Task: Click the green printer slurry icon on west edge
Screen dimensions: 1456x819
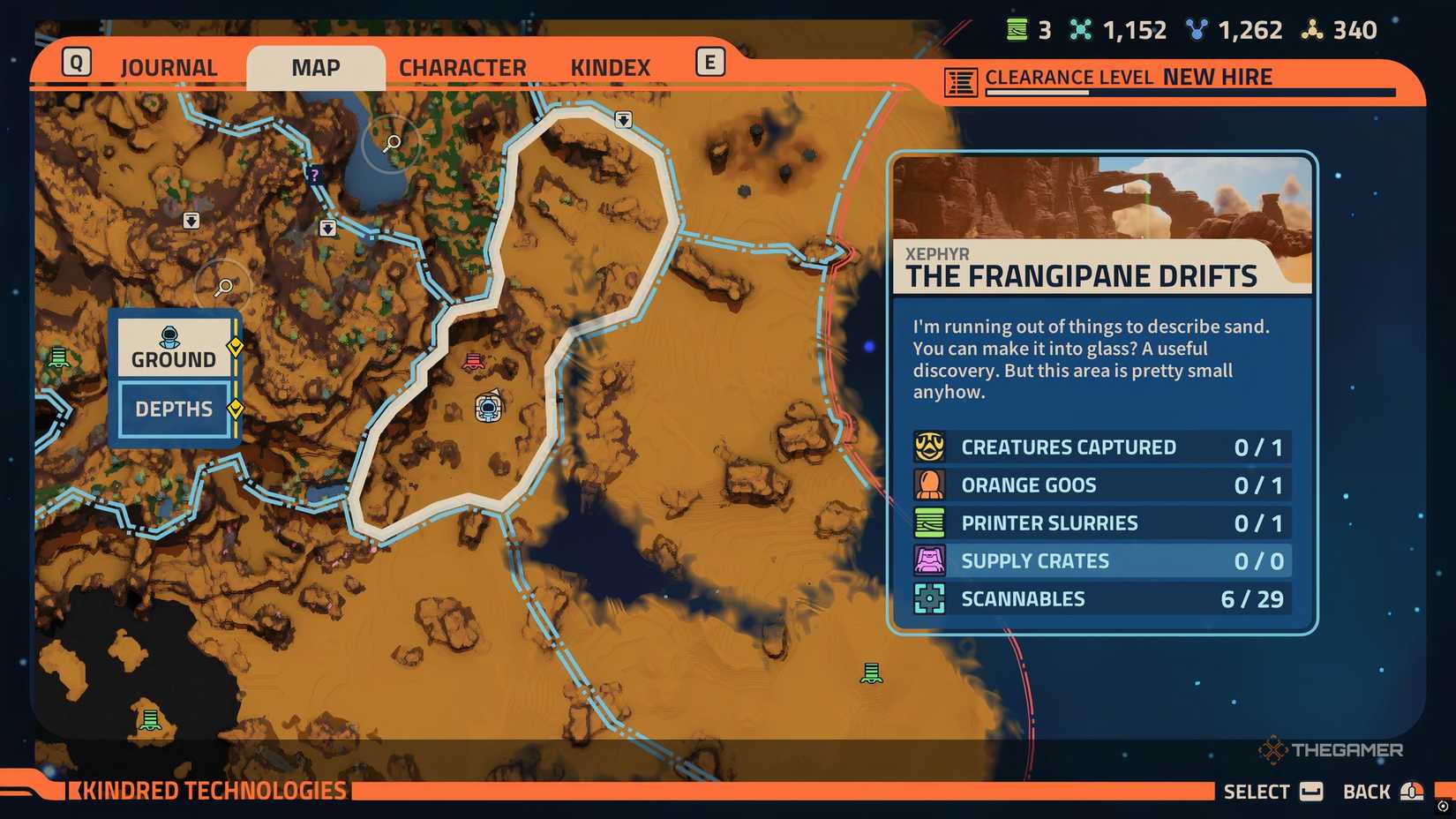Action: pos(57,357)
